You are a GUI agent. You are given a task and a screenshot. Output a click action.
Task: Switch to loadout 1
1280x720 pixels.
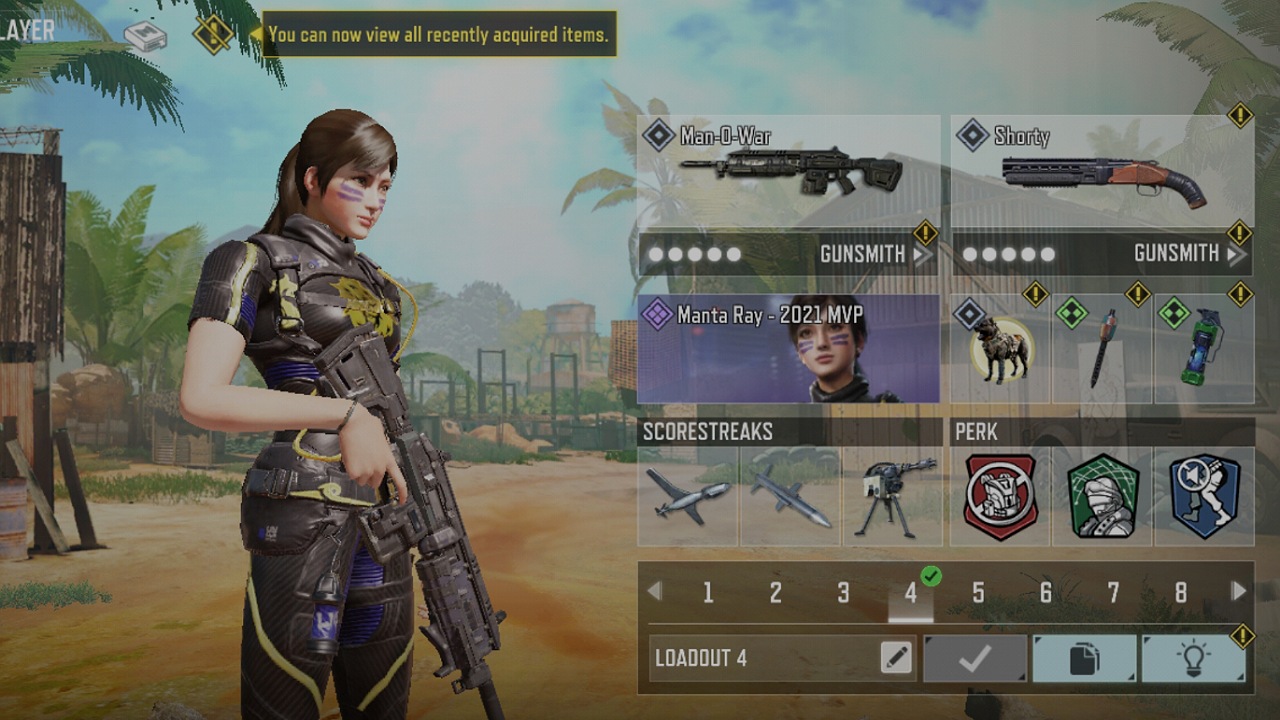[x=708, y=593]
